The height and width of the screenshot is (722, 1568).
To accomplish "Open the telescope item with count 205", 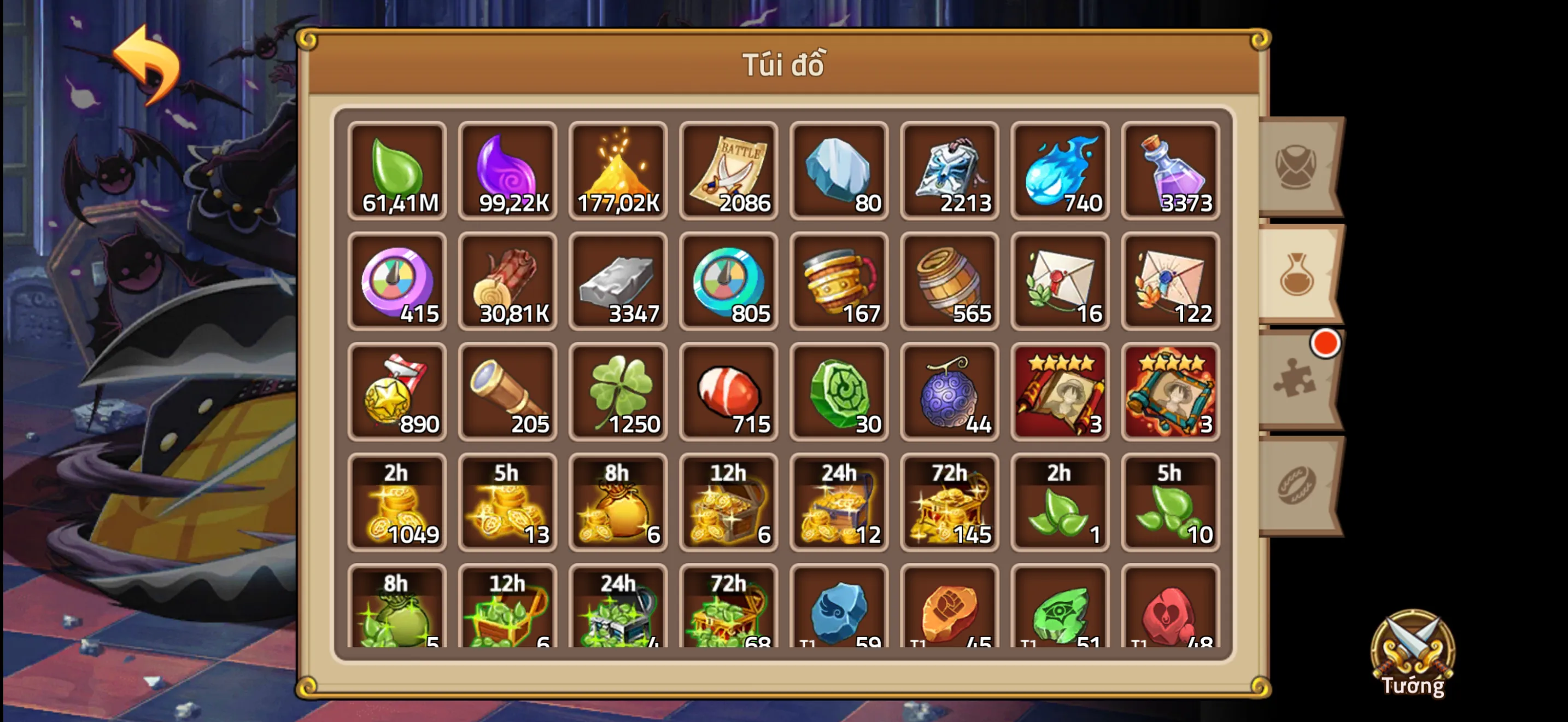I will 508,393.
